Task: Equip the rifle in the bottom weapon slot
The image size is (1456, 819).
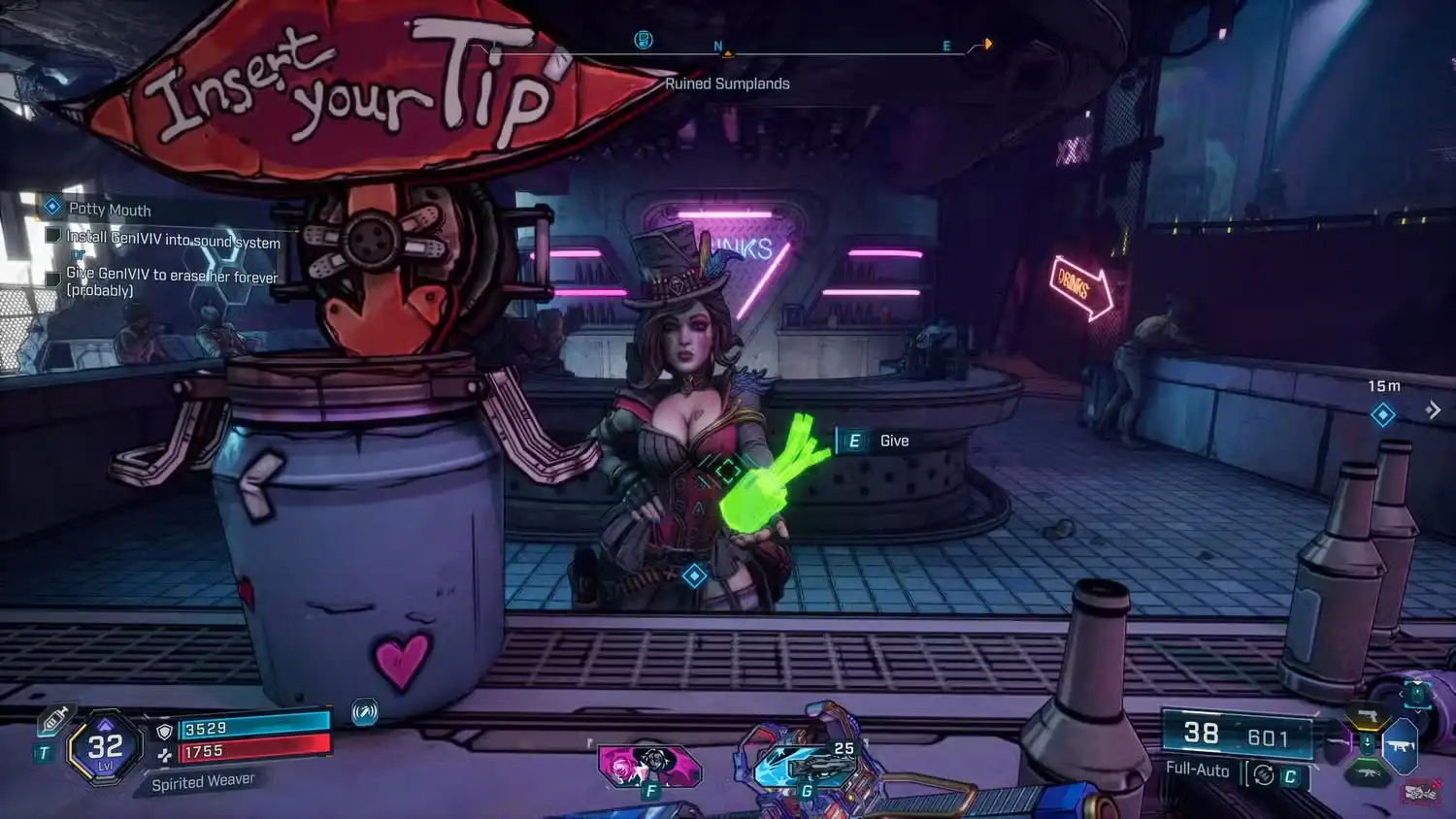Action: pos(1369,773)
